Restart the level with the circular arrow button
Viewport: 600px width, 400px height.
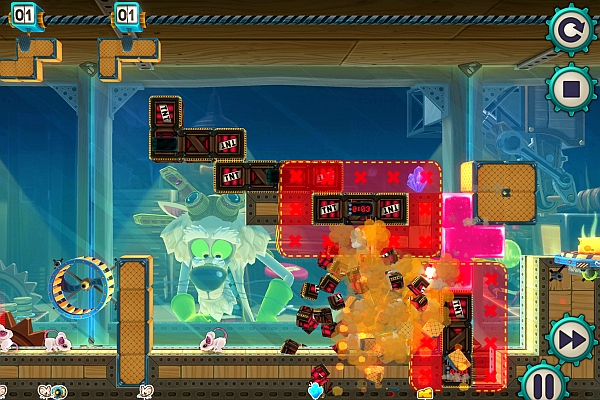571,30
